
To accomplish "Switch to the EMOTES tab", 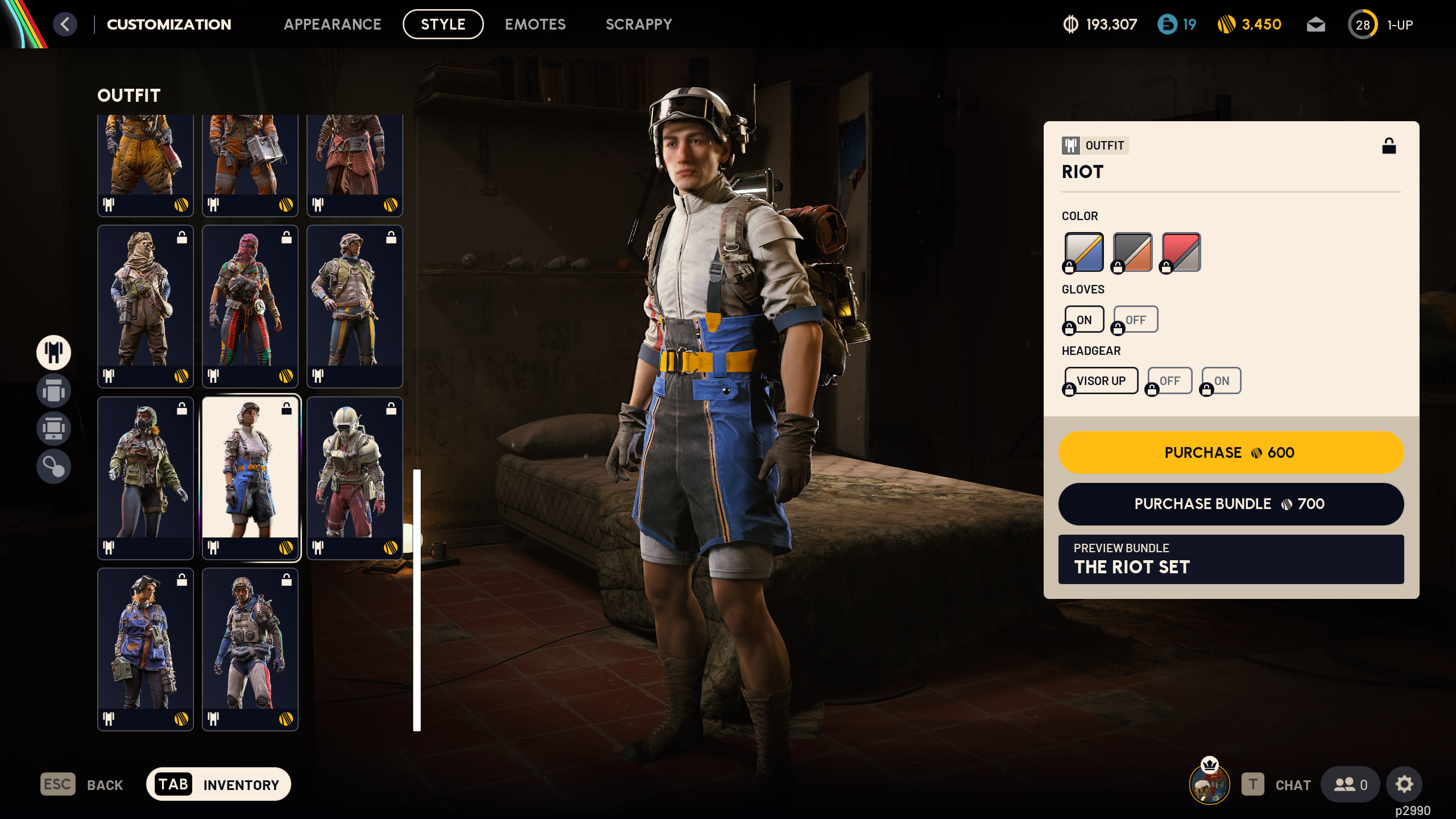I will (x=535, y=24).
